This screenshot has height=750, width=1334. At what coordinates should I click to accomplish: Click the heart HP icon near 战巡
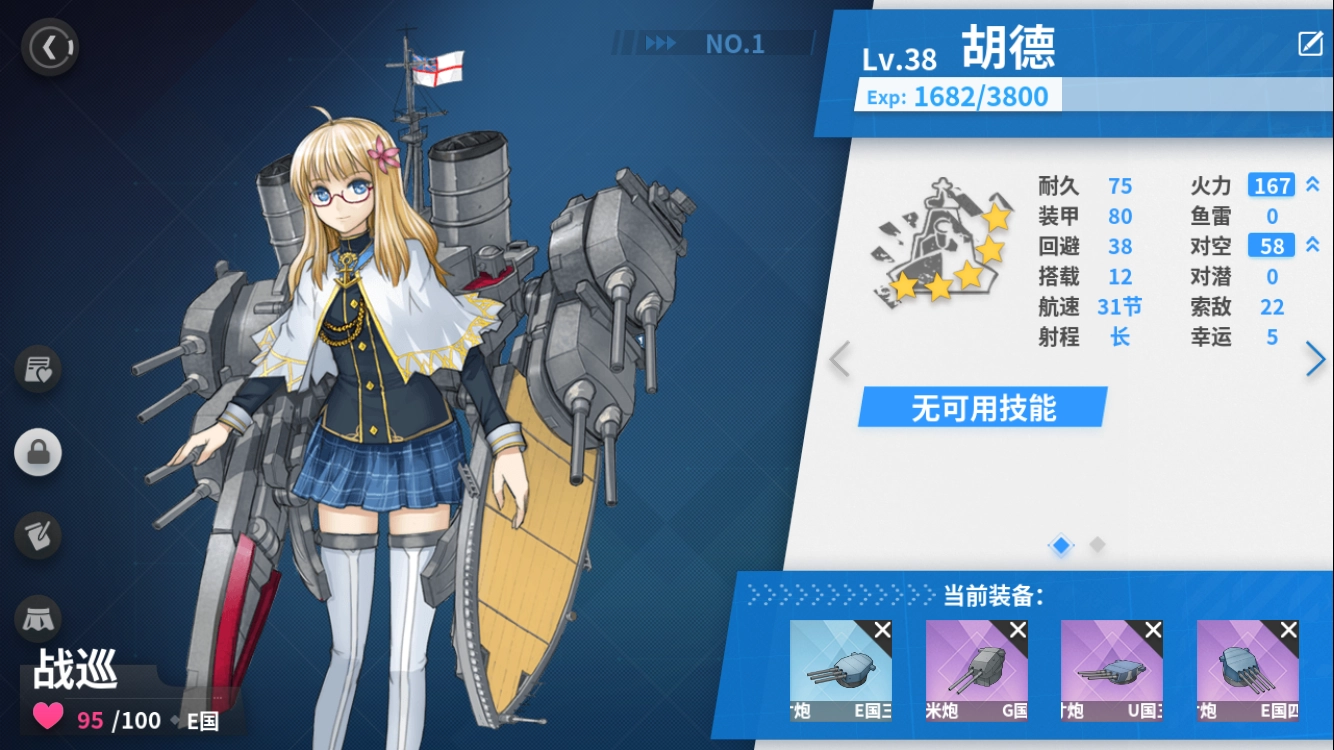point(48,718)
